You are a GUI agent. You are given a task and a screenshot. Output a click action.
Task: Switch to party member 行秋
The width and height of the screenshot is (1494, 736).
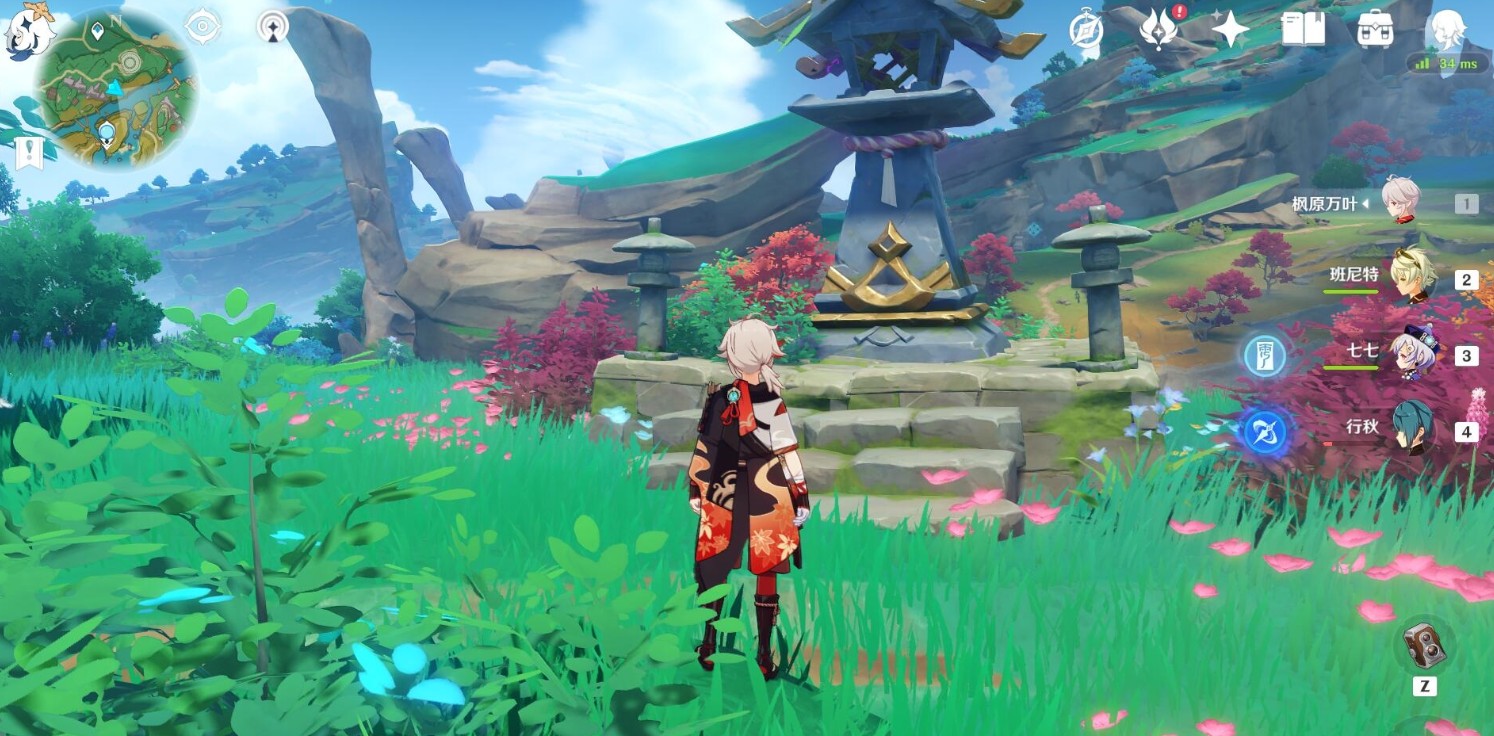pyautogui.click(x=1413, y=428)
